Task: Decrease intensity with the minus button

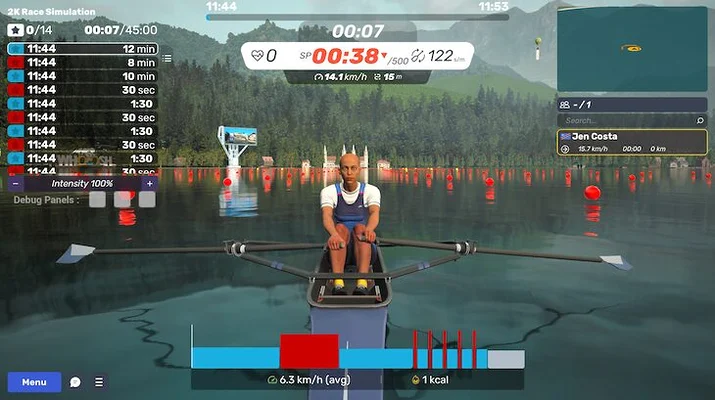Action: point(15,184)
